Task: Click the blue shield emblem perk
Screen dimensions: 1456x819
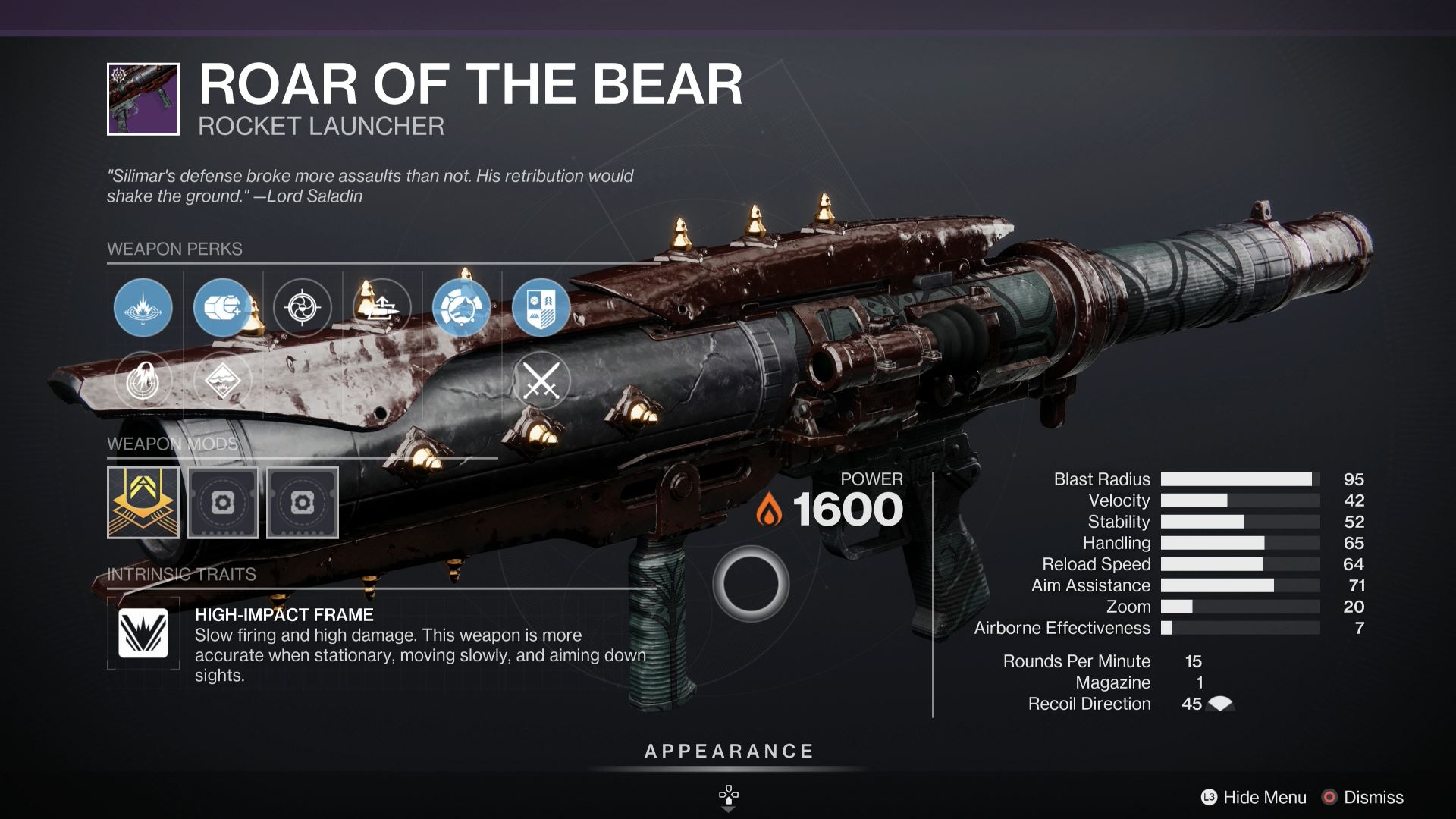Action: 541,307
